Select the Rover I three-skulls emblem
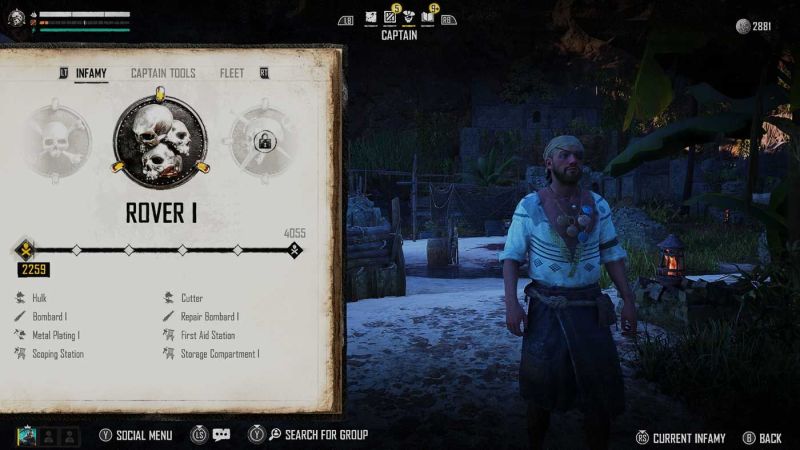The width and height of the screenshot is (800, 450). [x=160, y=141]
